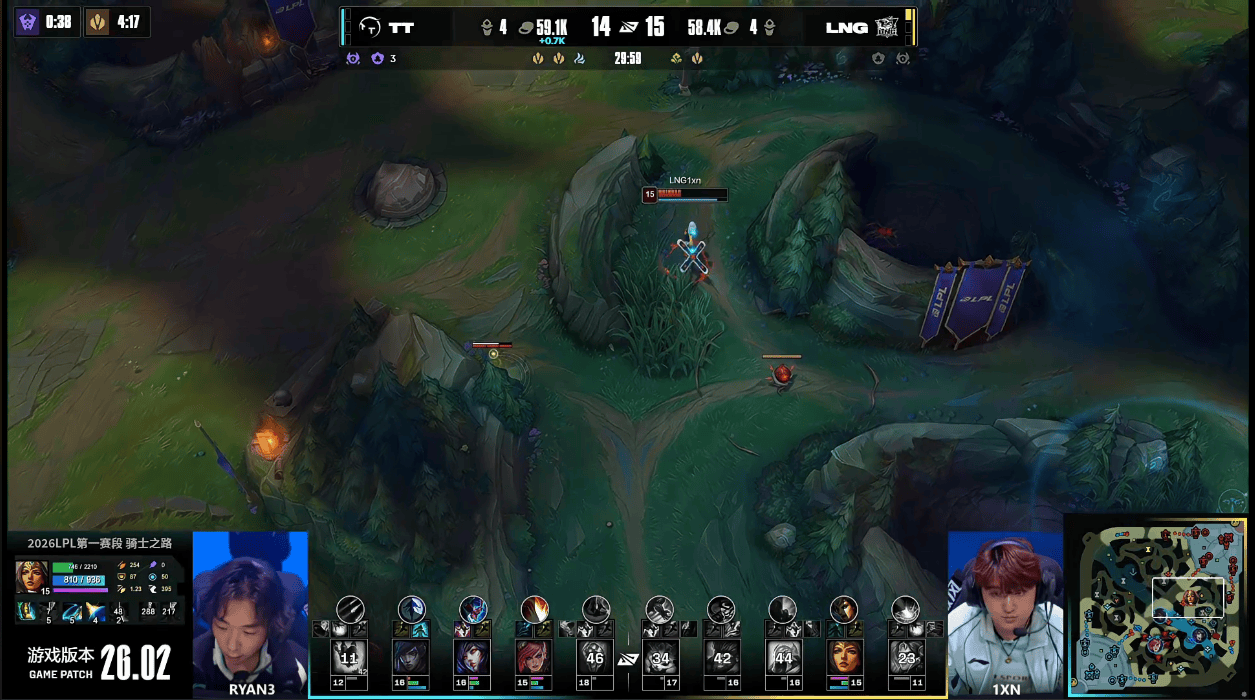This screenshot has height=700, width=1255.
Task: Inspect the blue crescent item in stats panel
Action: coord(71,611)
